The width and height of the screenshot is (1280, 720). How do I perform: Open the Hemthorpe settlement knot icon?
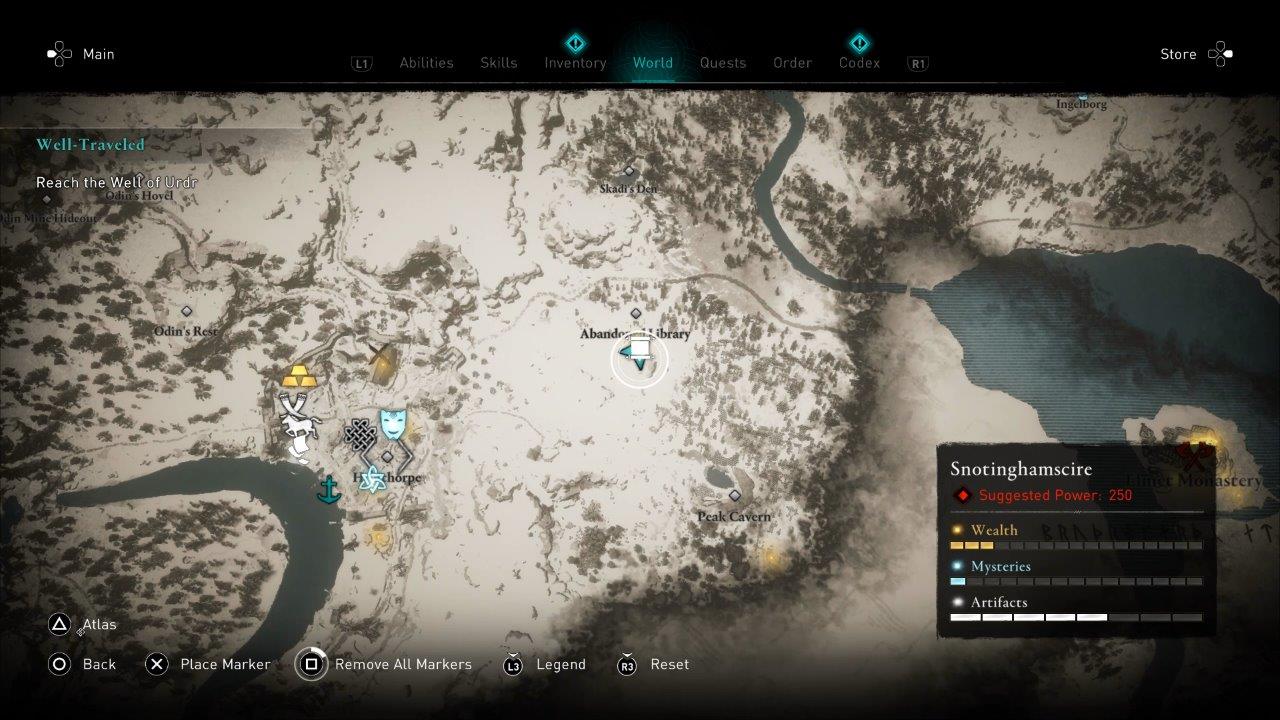tap(361, 434)
